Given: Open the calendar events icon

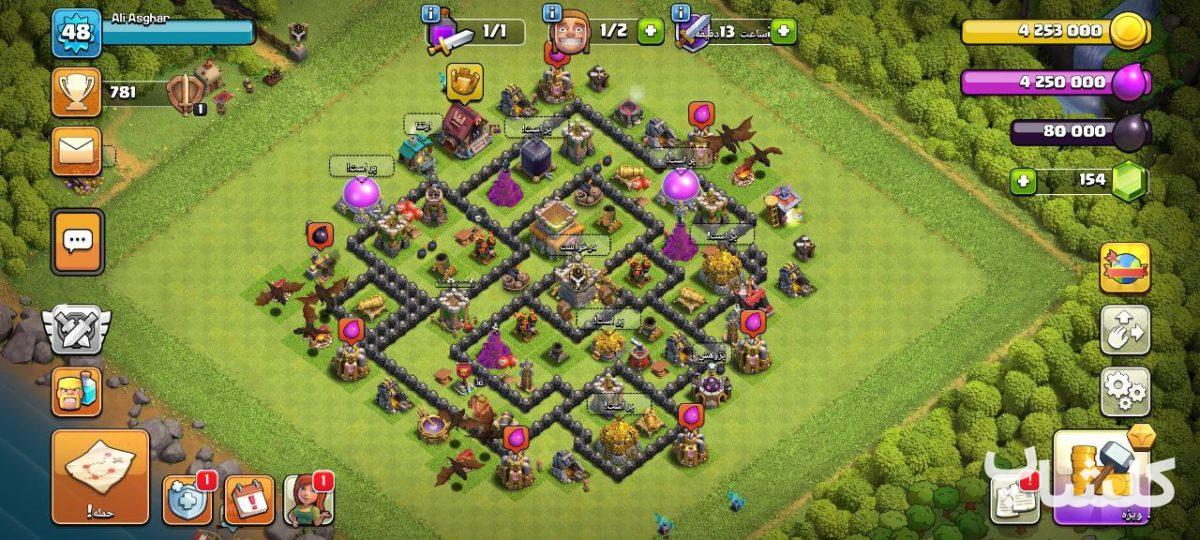Looking at the screenshot, I should (x=248, y=499).
